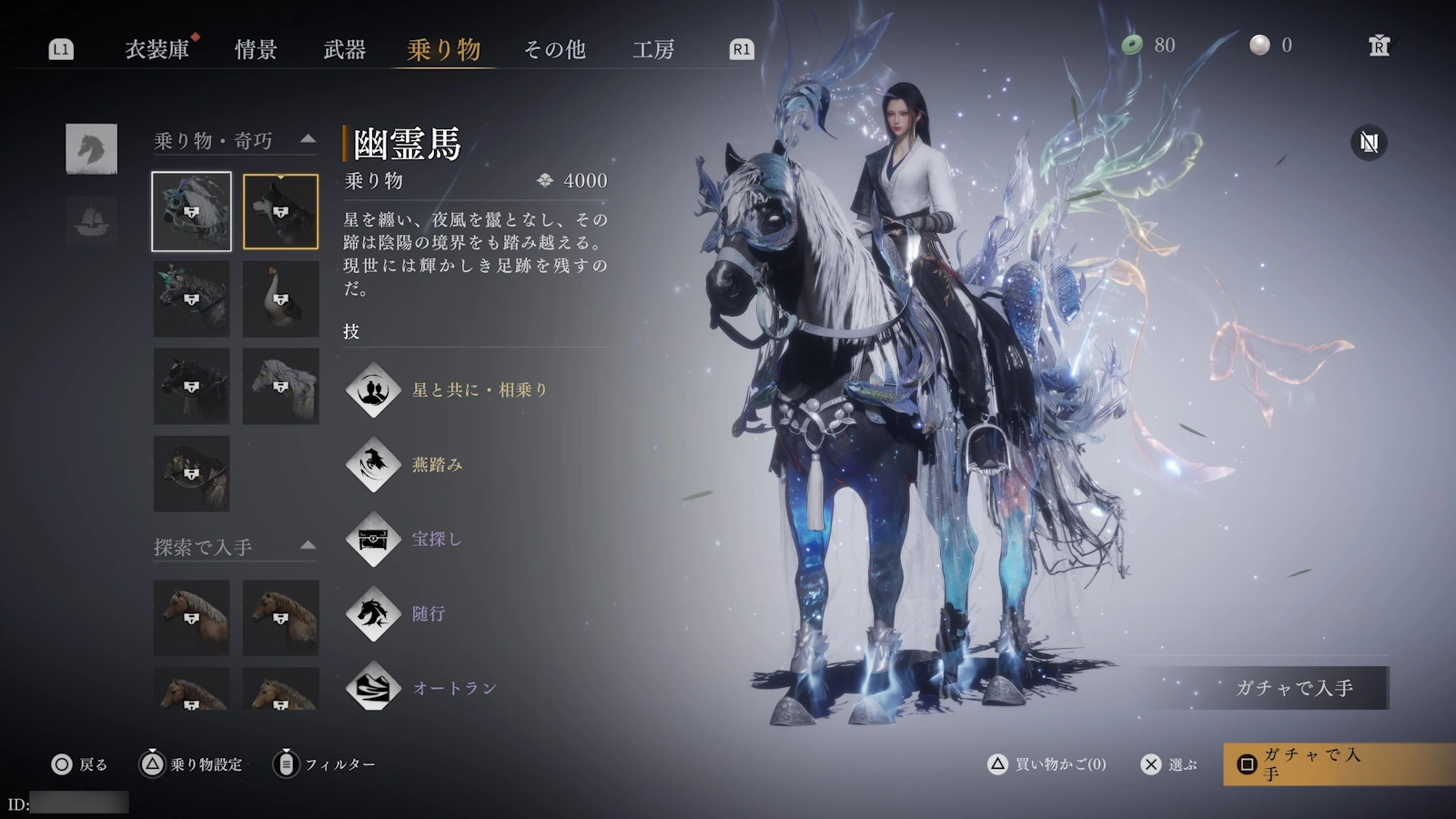1456x819 pixels.
Task: Click the white currency icon showing 0
Action: click(x=1260, y=43)
